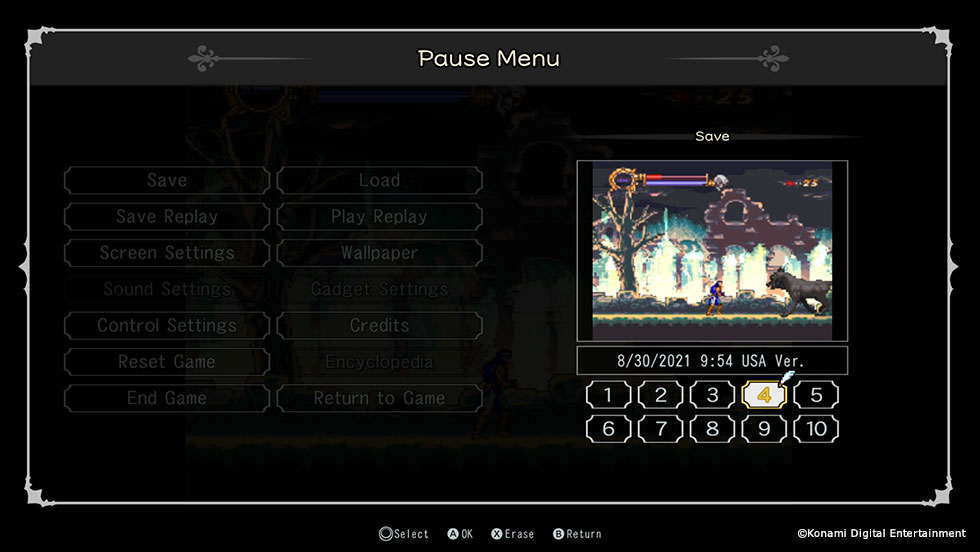Pick save slot 3

click(712, 395)
